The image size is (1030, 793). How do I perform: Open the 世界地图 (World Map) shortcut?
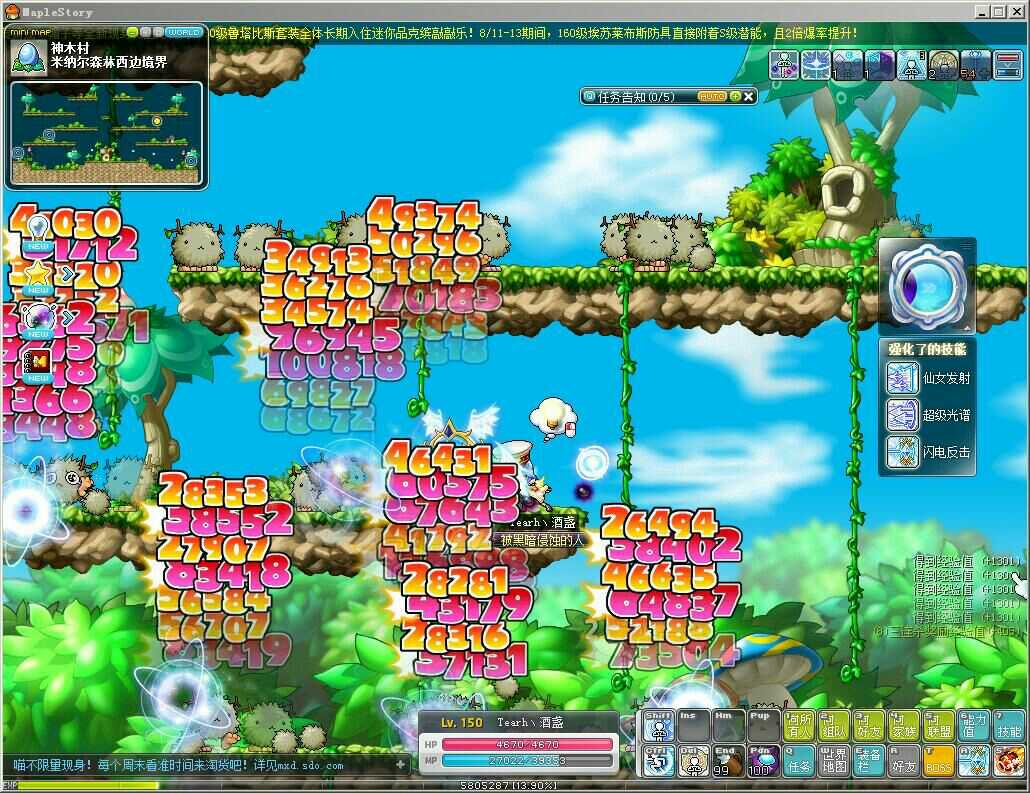[833, 761]
